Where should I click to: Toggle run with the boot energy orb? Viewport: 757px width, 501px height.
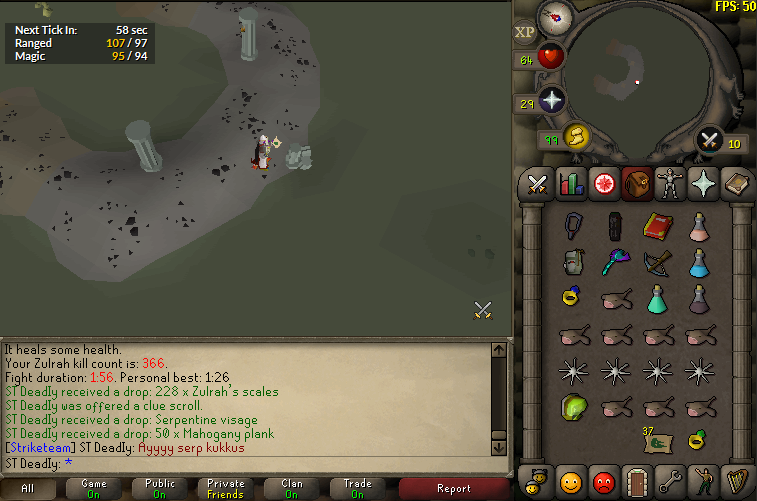(x=575, y=136)
